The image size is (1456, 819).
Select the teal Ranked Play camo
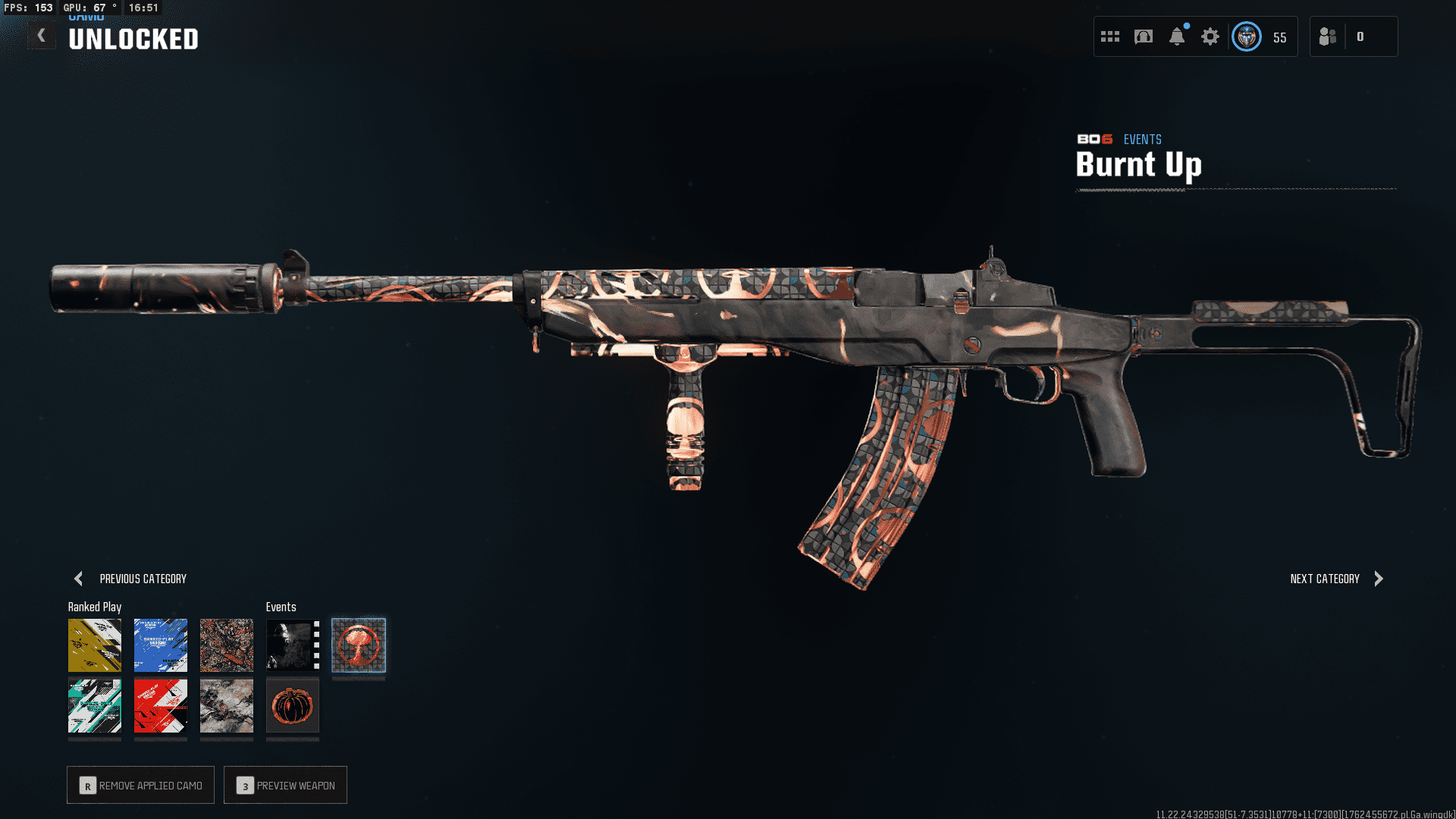pyautogui.click(x=95, y=706)
